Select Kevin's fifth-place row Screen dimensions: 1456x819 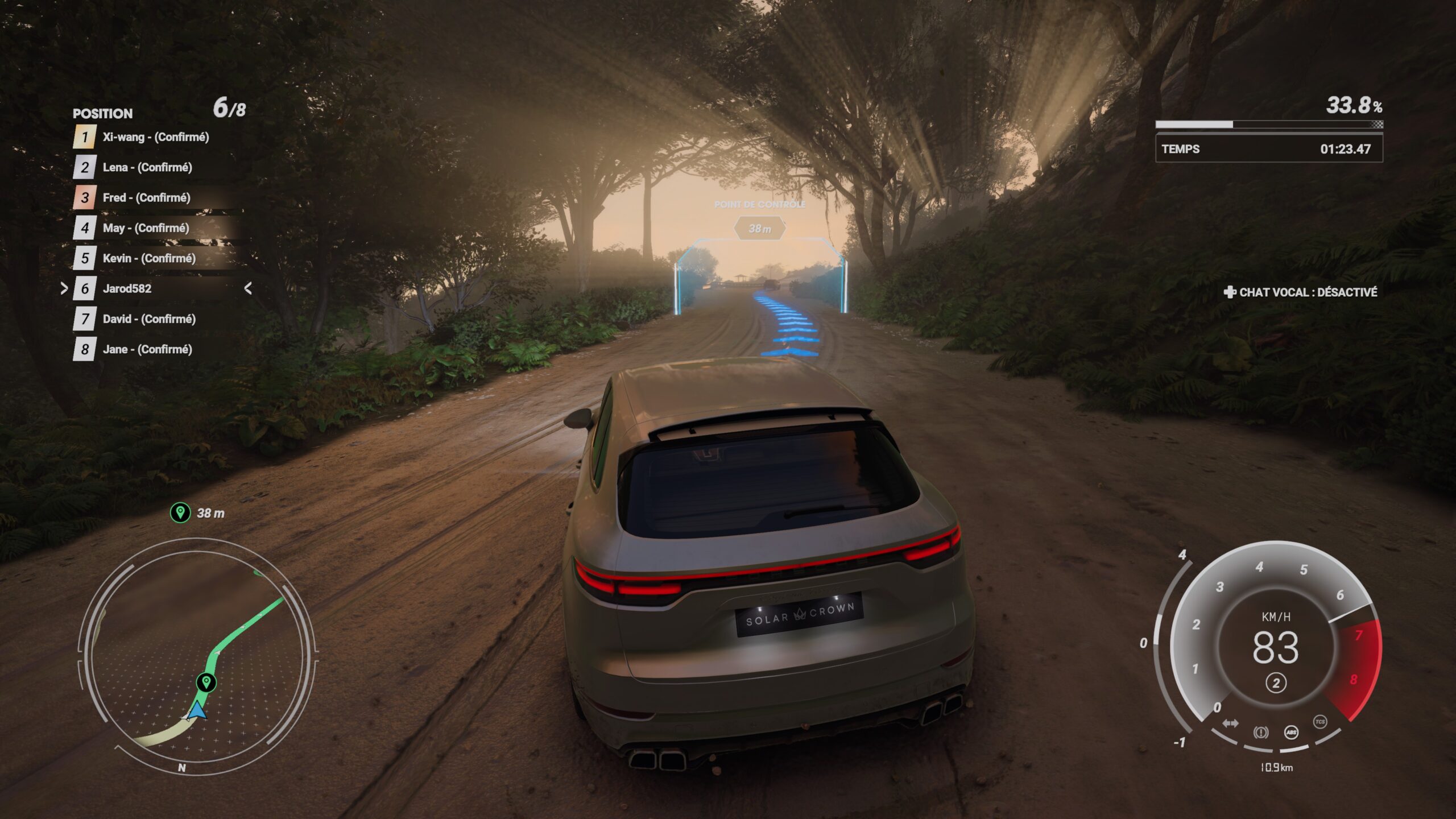click(149, 258)
